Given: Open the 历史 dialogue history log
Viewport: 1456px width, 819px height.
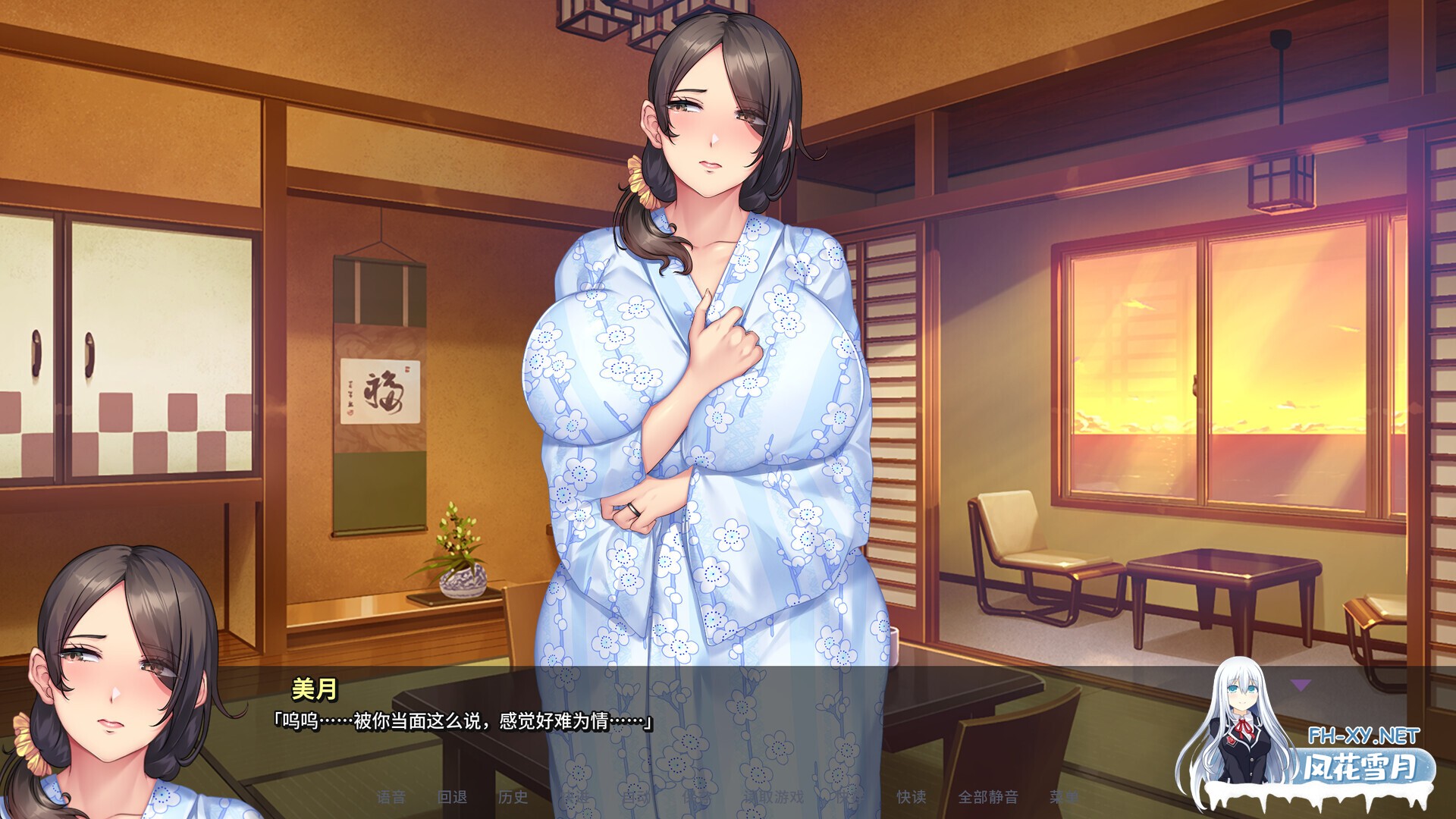Looking at the screenshot, I should 513,796.
